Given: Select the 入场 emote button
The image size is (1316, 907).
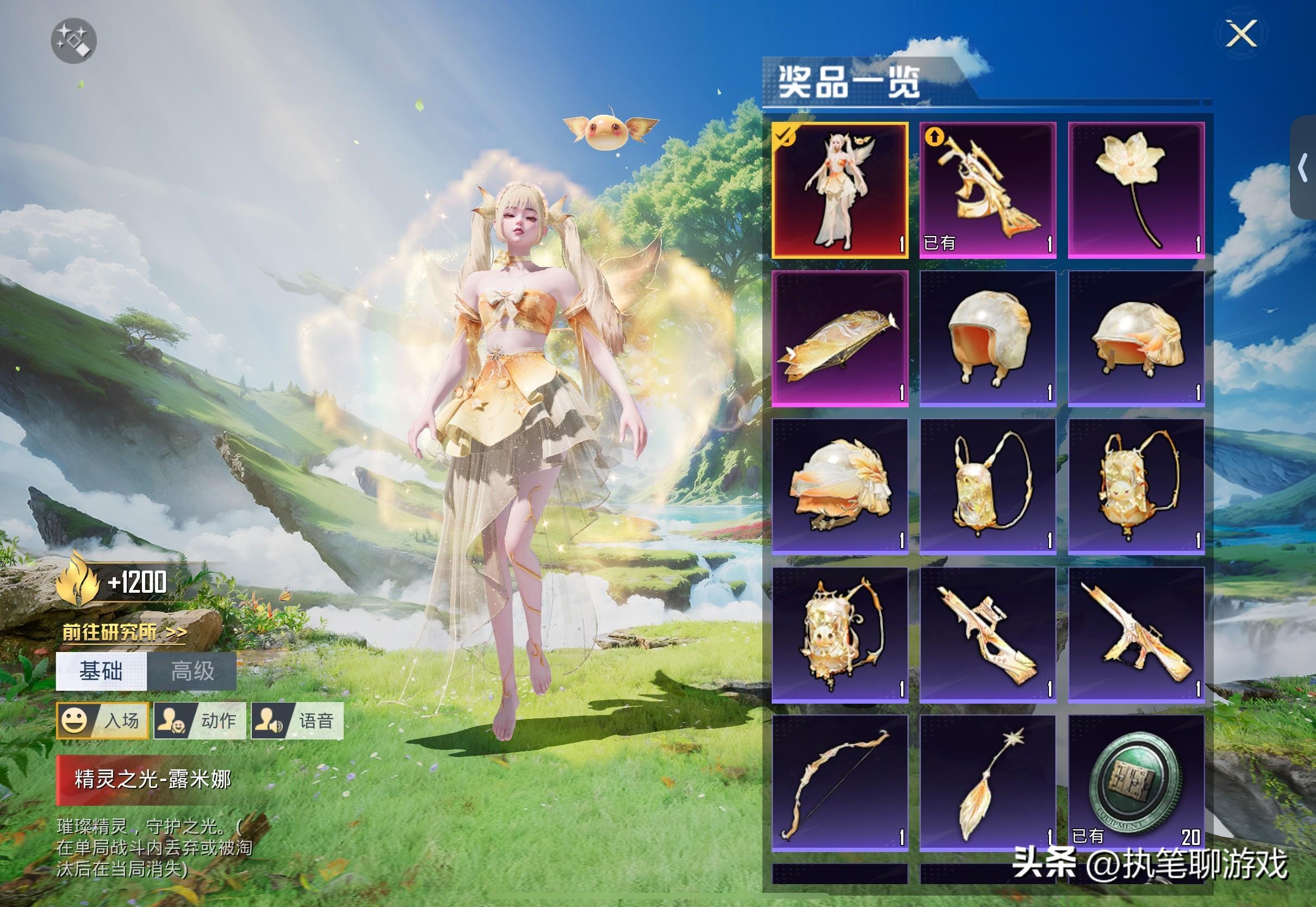Looking at the screenshot, I should [x=102, y=720].
